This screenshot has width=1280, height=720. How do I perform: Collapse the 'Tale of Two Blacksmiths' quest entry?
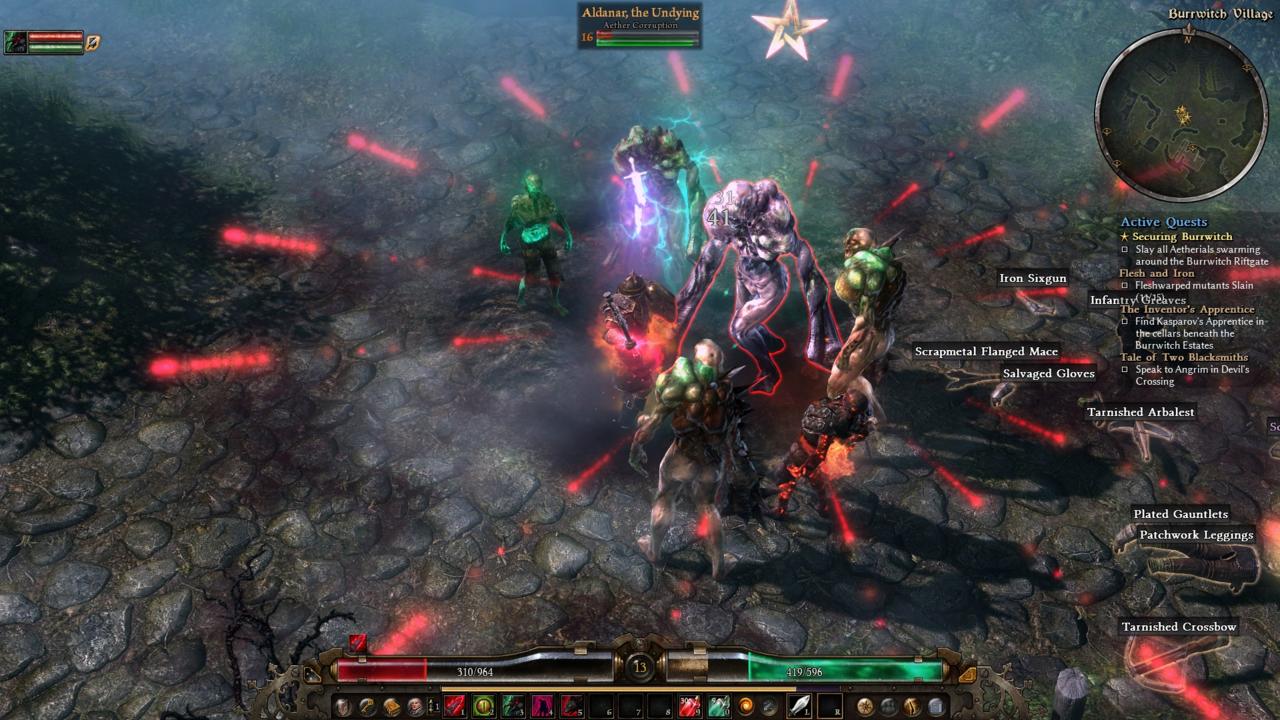click(1185, 357)
